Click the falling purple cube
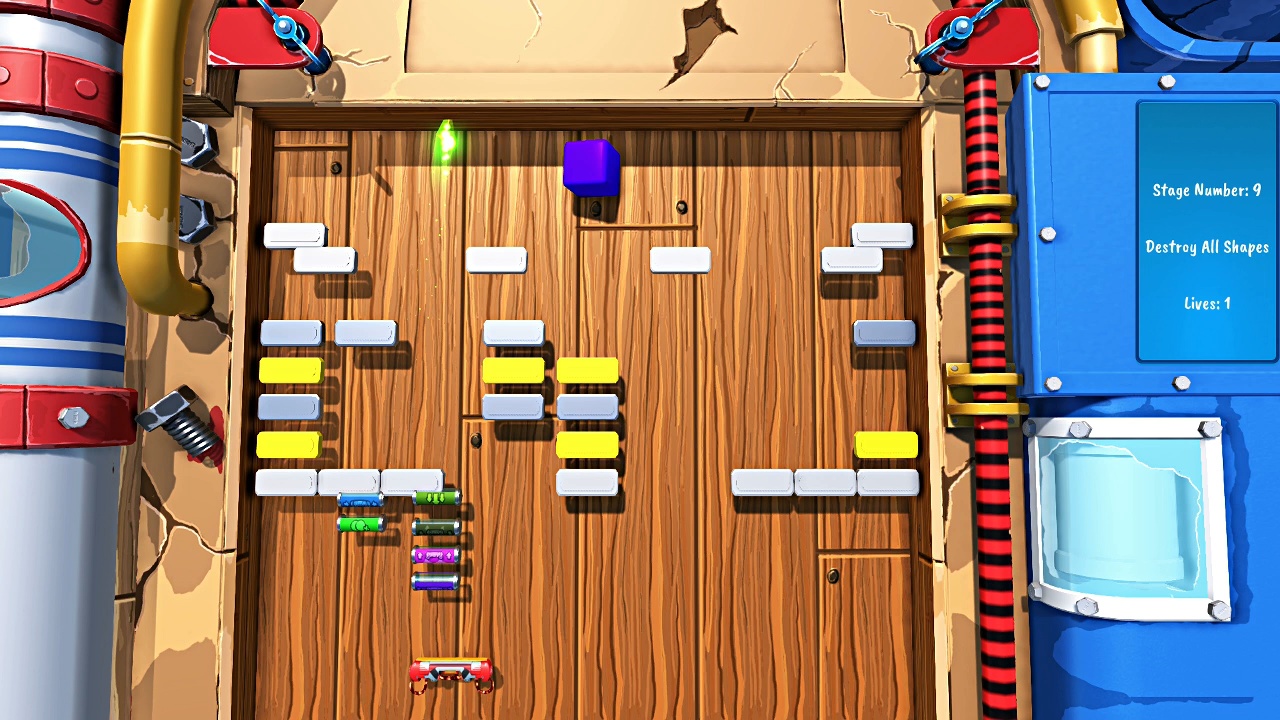The height and width of the screenshot is (720, 1280). point(591,170)
